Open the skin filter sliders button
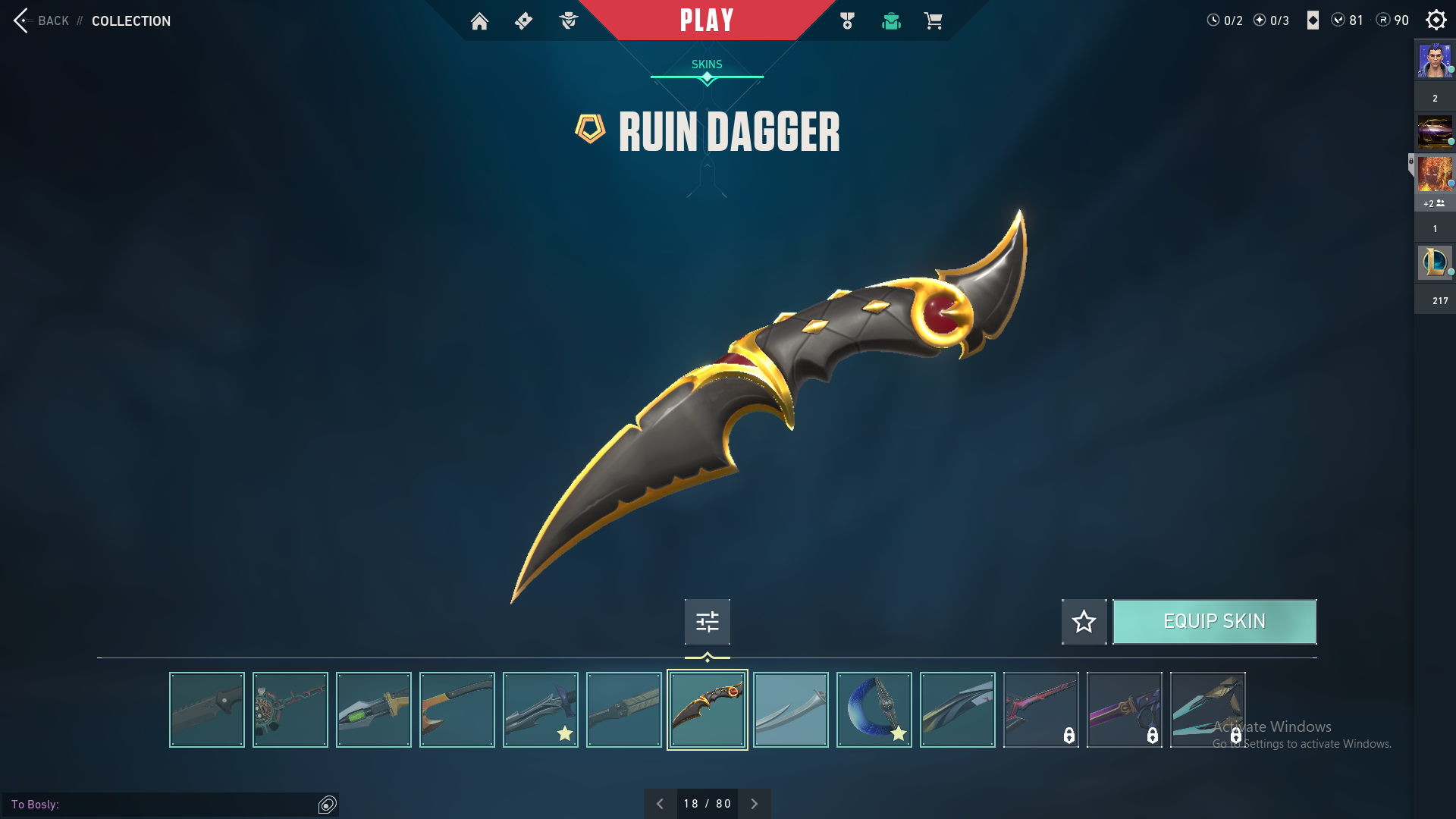1456x819 pixels. click(707, 622)
